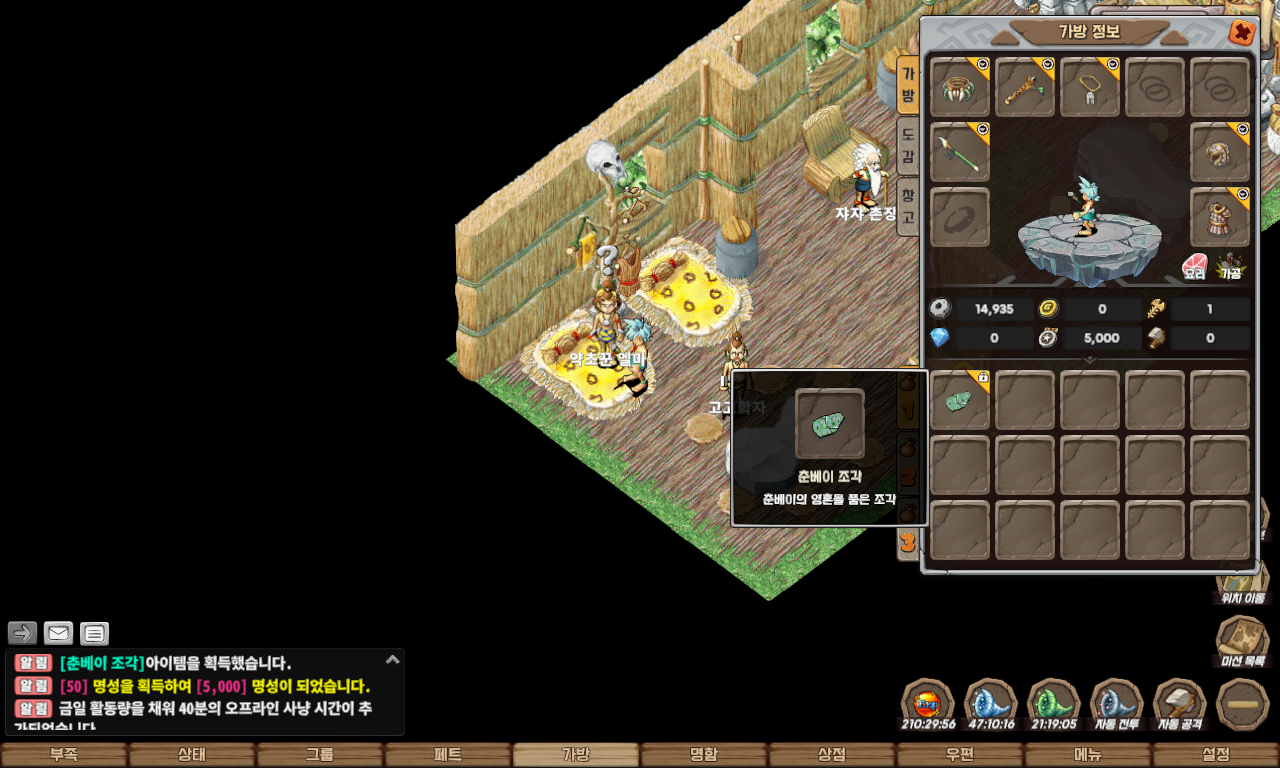Select the equipped green spear slot
1280x768 pixels.
coord(960,153)
